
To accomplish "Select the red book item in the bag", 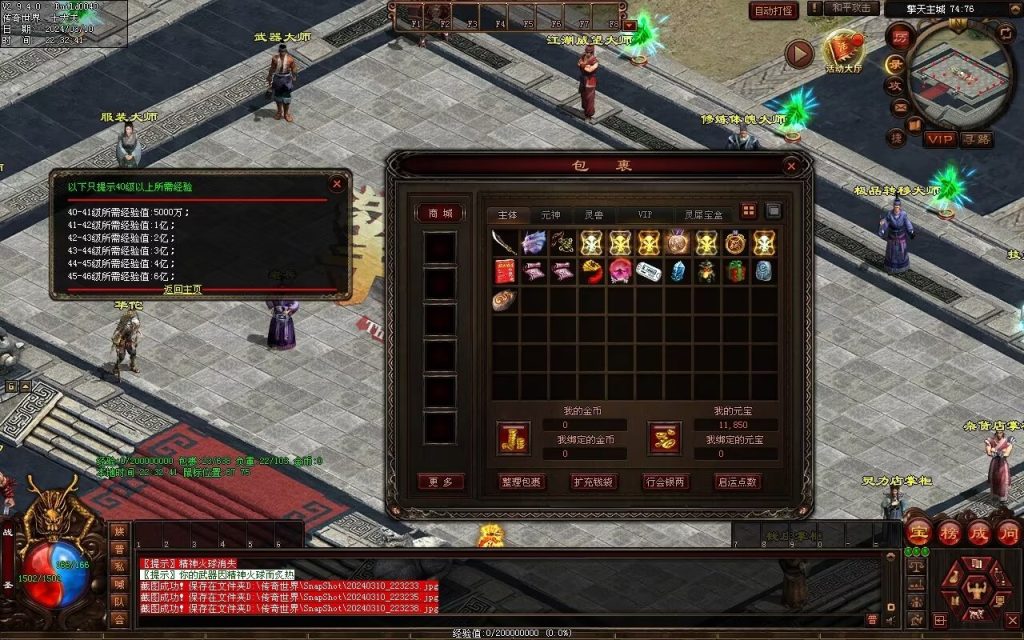I will tap(505, 271).
